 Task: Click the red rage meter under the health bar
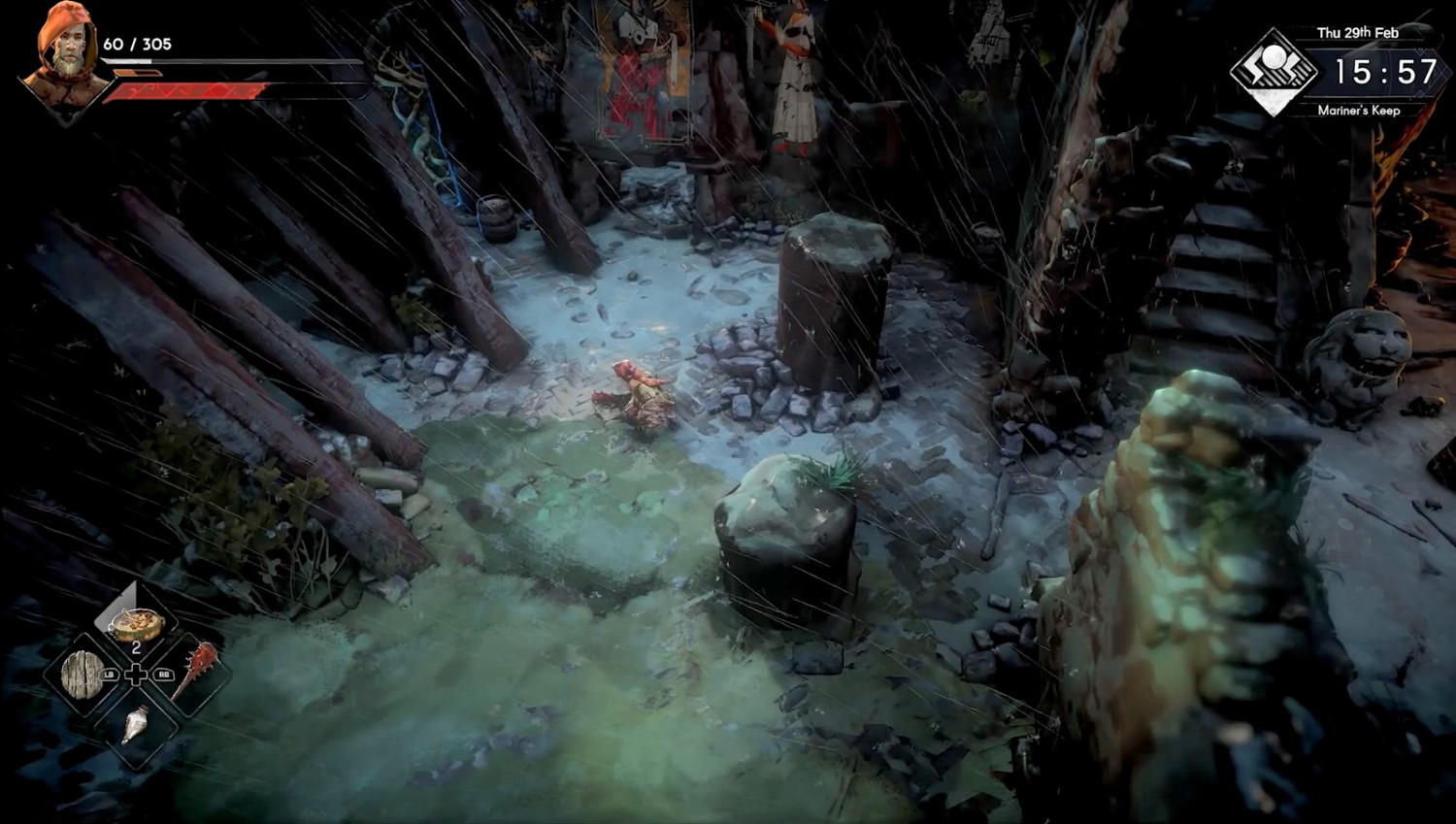(x=184, y=92)
